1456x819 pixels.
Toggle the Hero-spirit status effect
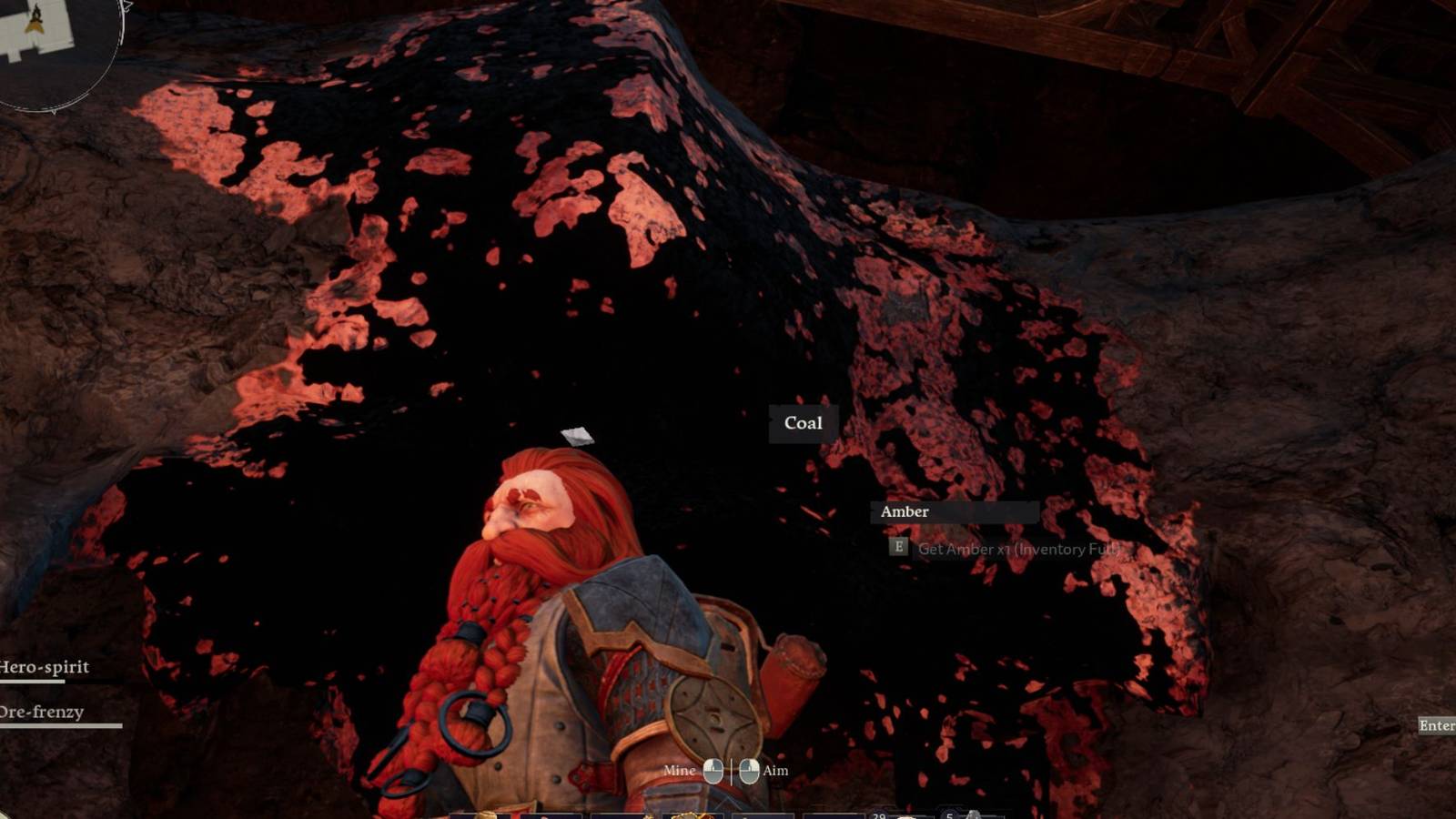coord(44,667)
